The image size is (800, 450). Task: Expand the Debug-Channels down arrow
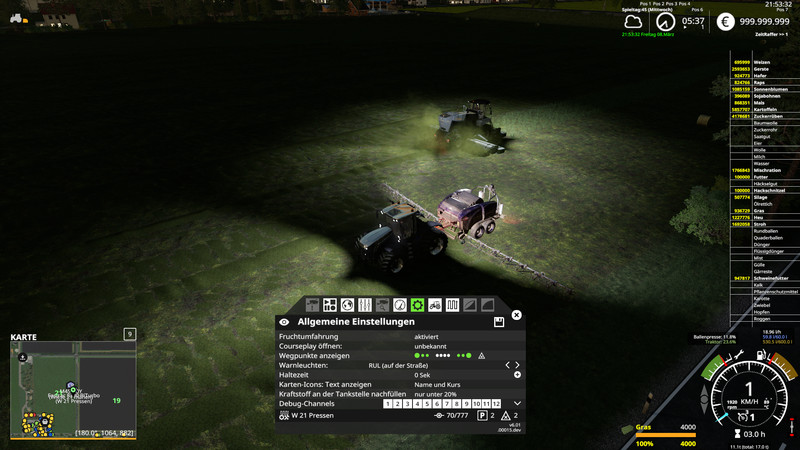517,403
